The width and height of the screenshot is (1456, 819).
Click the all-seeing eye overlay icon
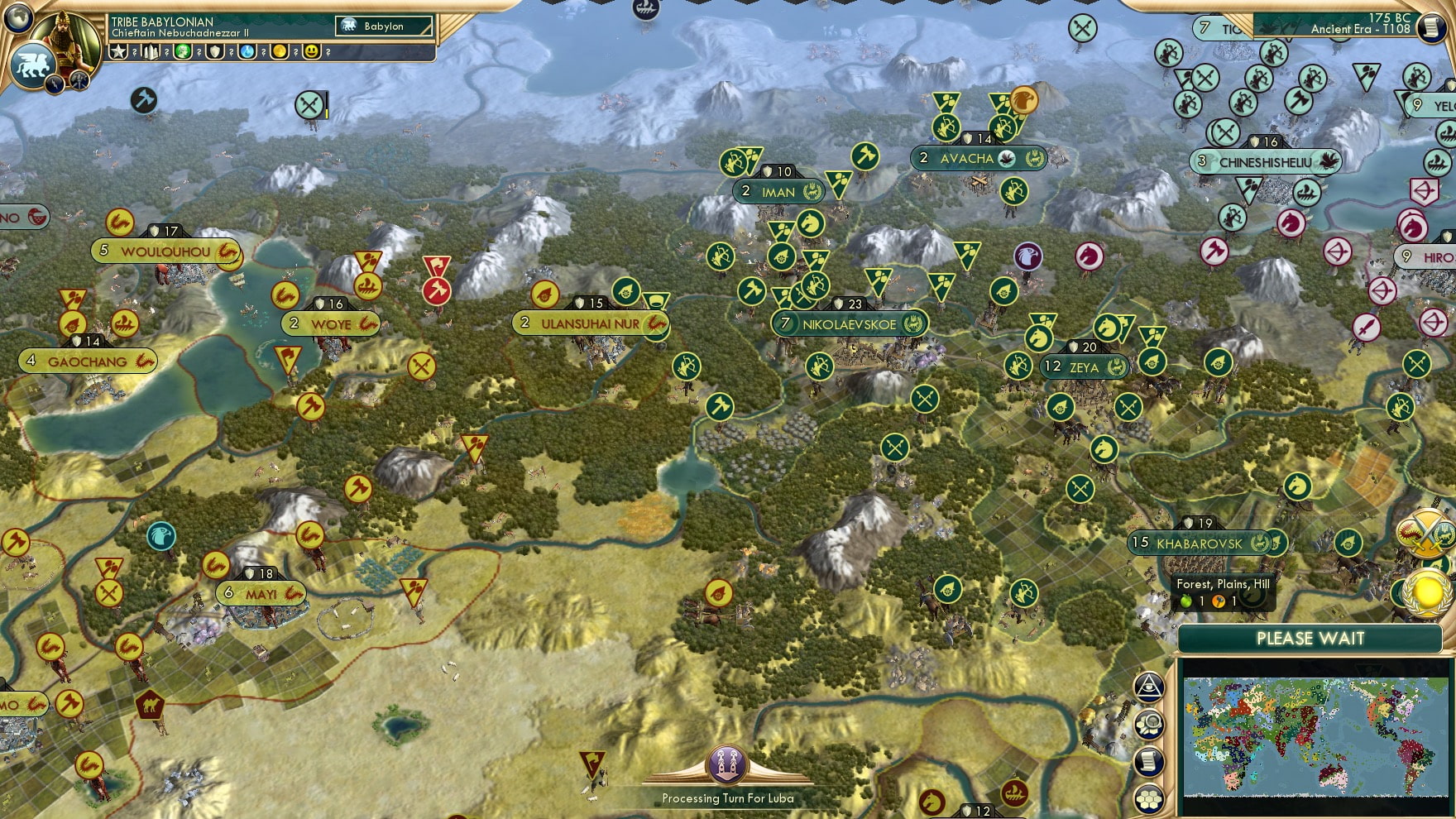[x=1148, y=685]
